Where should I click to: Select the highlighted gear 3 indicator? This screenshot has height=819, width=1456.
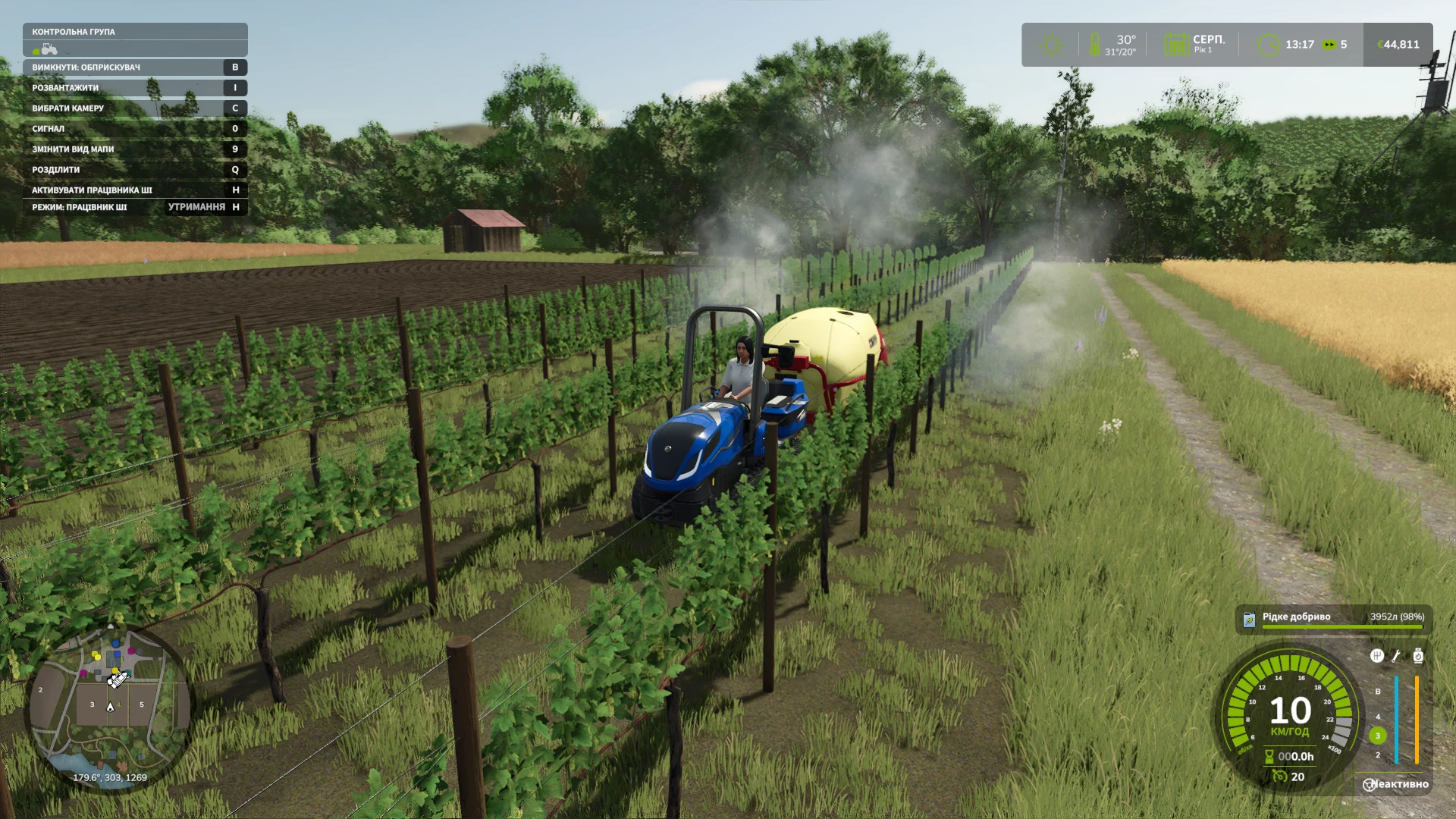click(x=1378, y=736)
